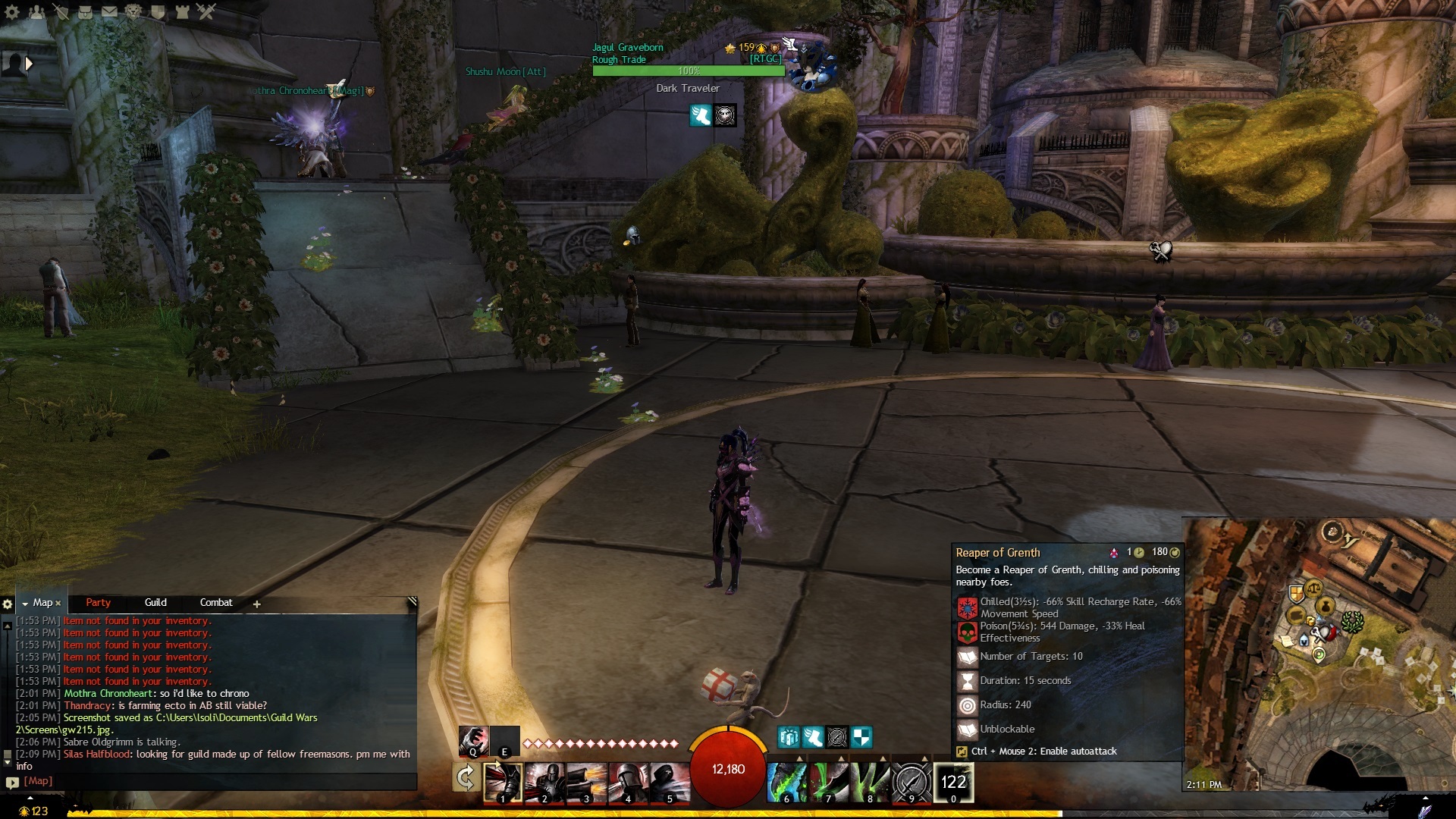Click the weapon swap button

(x=466, y=778)
